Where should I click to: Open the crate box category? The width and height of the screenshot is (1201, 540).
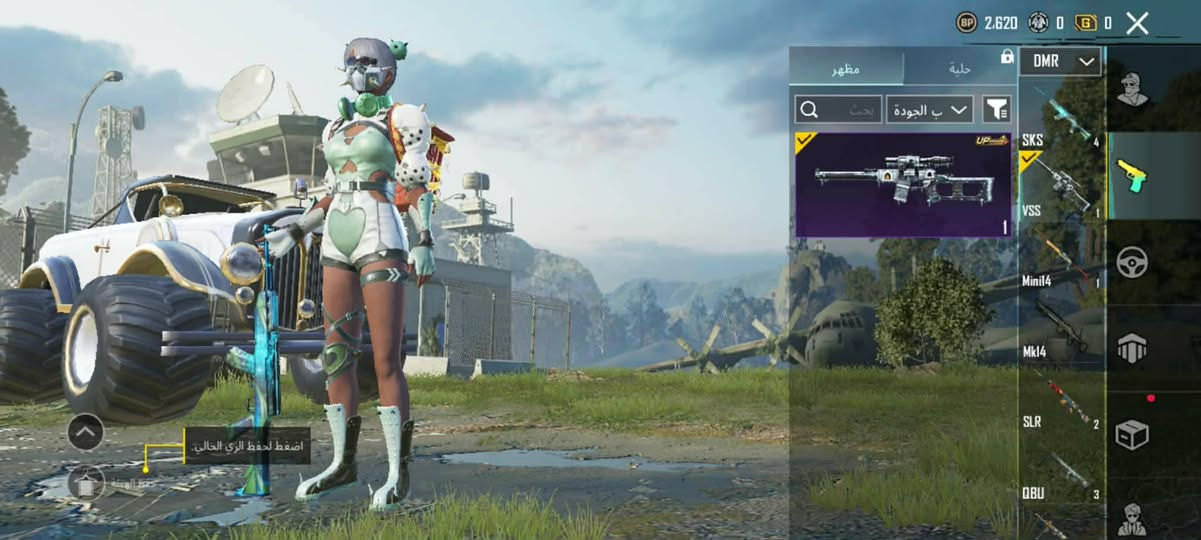coord(1132,435)
